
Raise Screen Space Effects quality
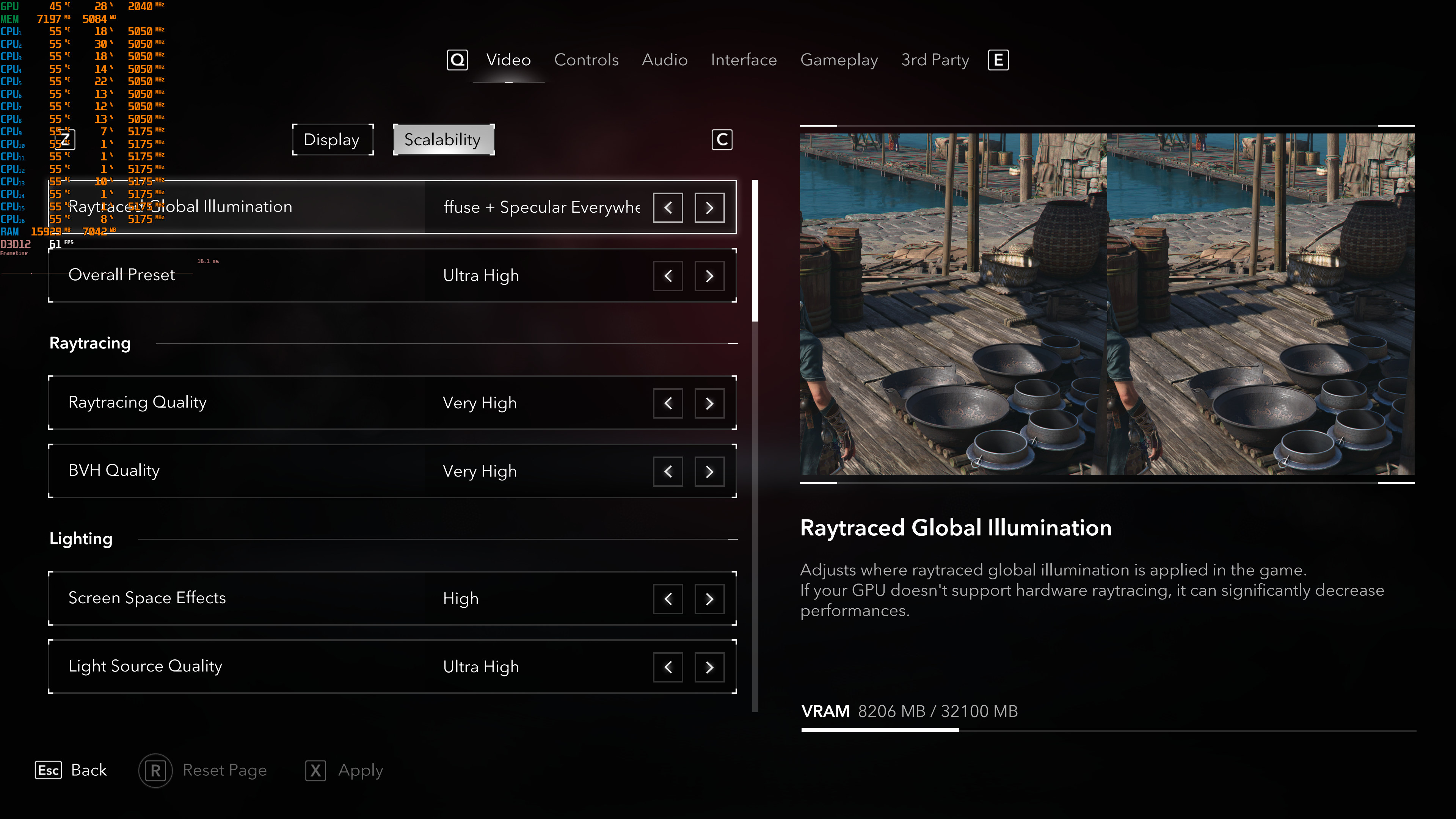click(709, 599)
